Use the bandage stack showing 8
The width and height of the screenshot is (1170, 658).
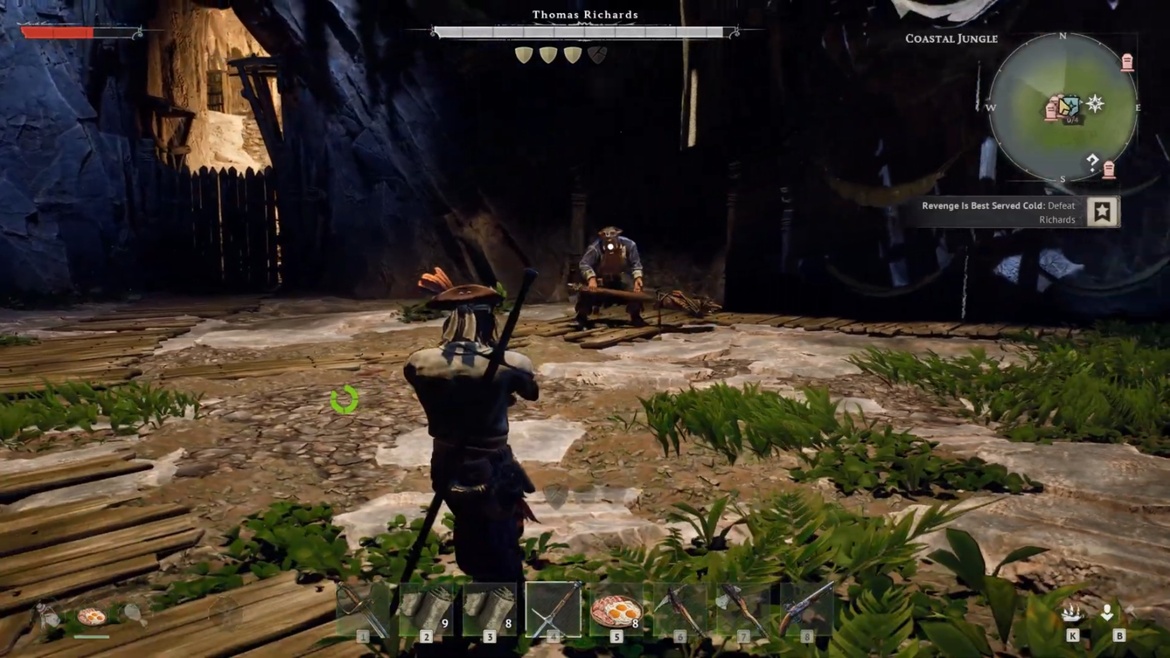(x=489, y=609)
